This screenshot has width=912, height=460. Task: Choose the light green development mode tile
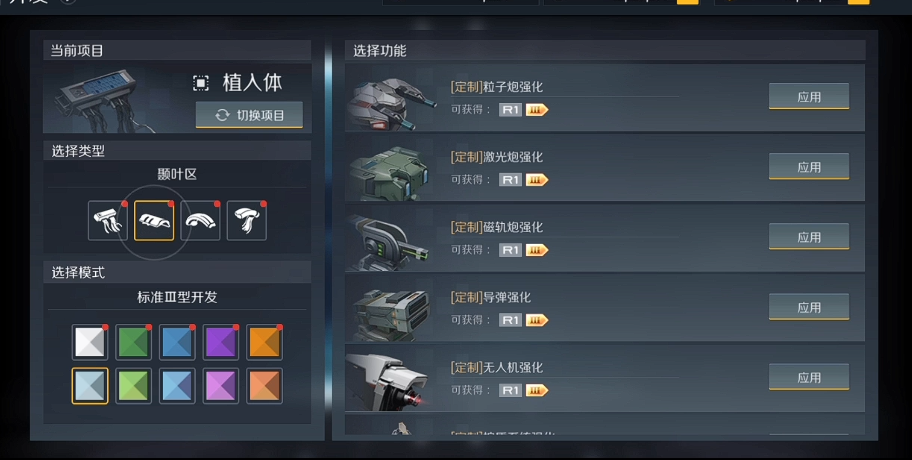pos(134,385)
